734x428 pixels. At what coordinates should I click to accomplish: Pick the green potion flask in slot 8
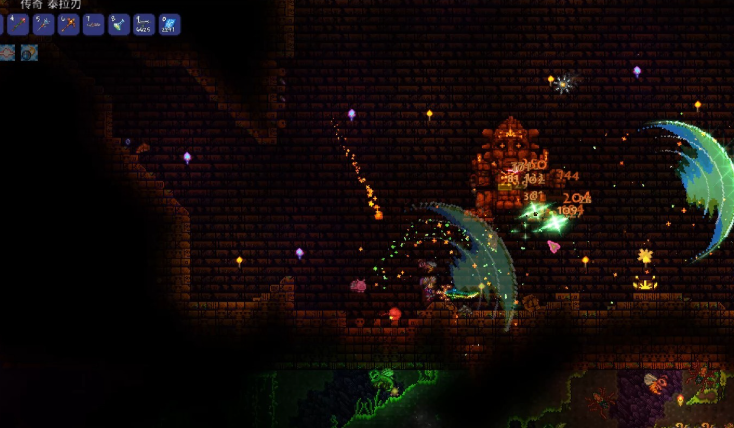[119, 24]
